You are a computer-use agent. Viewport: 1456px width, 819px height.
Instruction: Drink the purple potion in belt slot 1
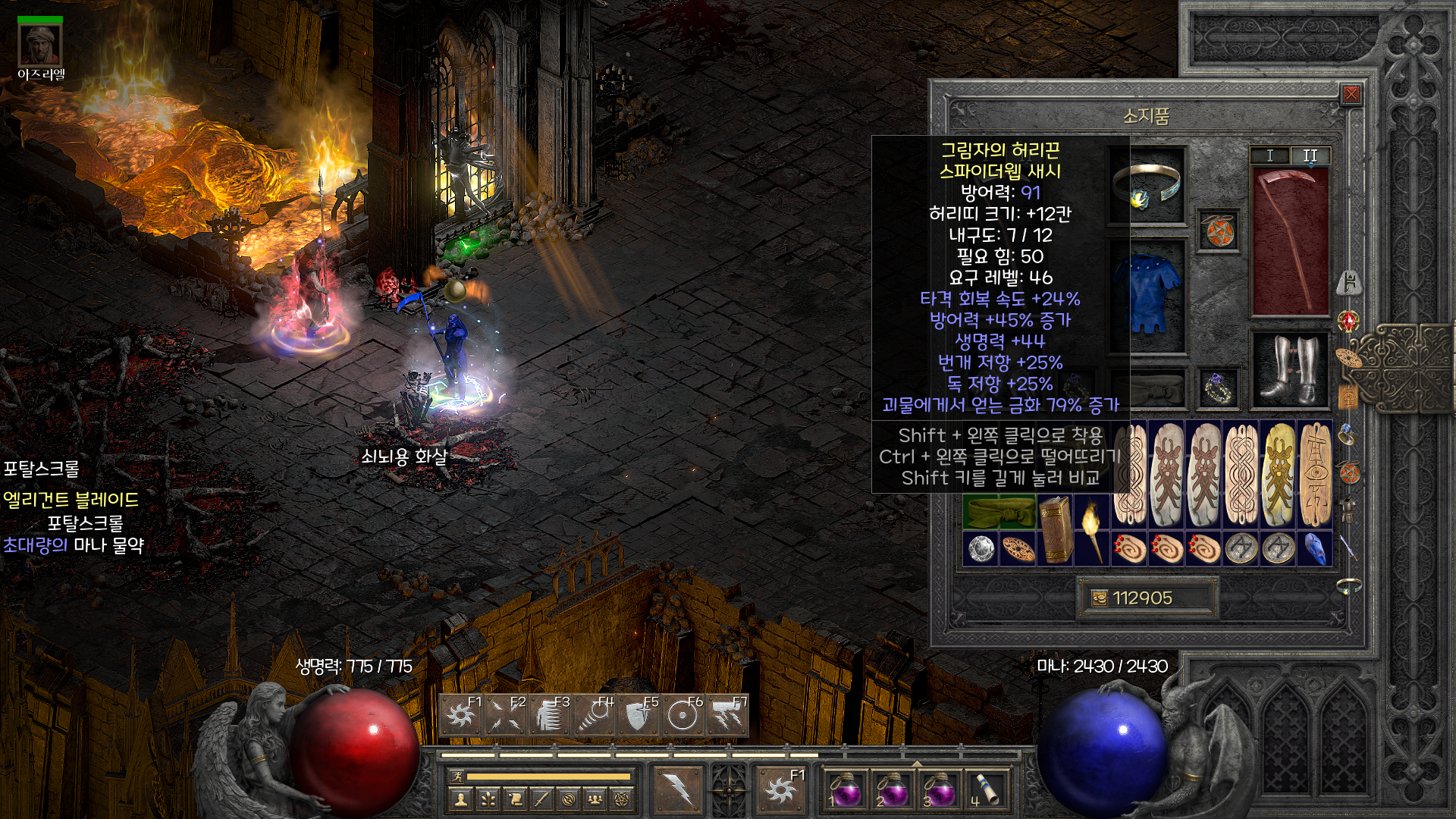click(845, 790)
